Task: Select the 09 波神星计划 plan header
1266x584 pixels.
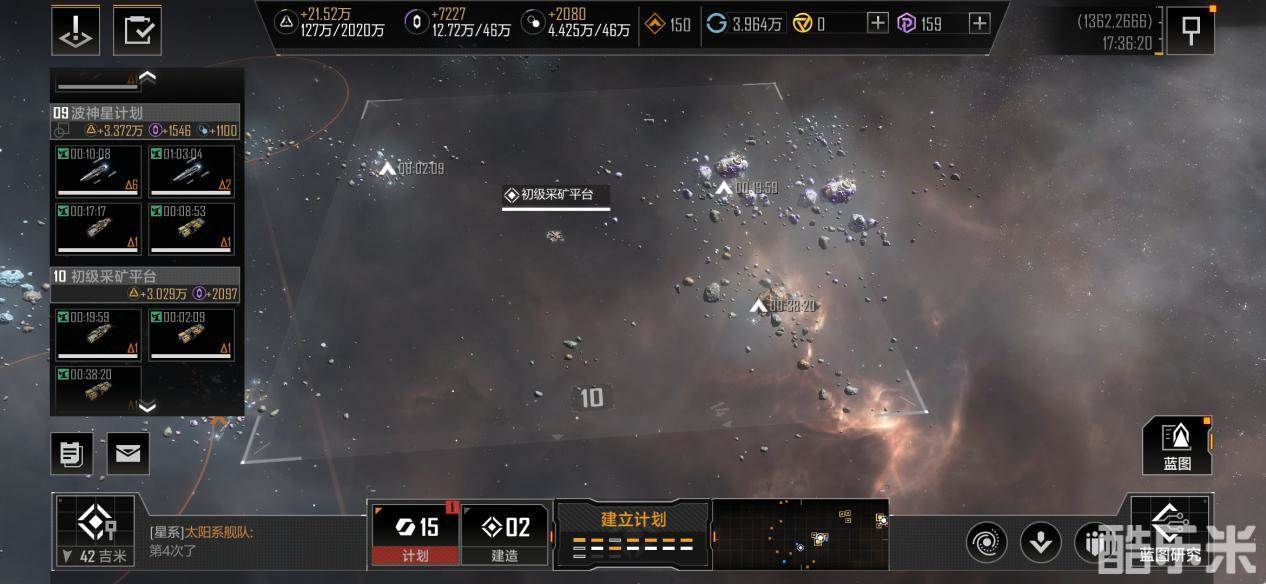Action: pyautogui.click(x=145, y=113)
